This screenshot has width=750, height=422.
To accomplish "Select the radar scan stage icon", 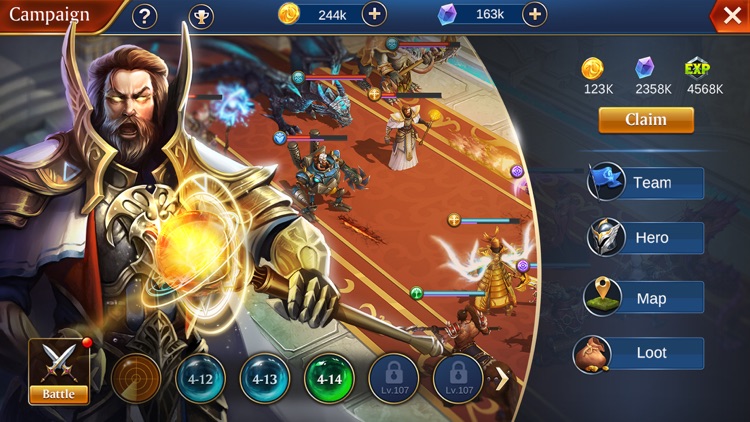I will [136, 379].
